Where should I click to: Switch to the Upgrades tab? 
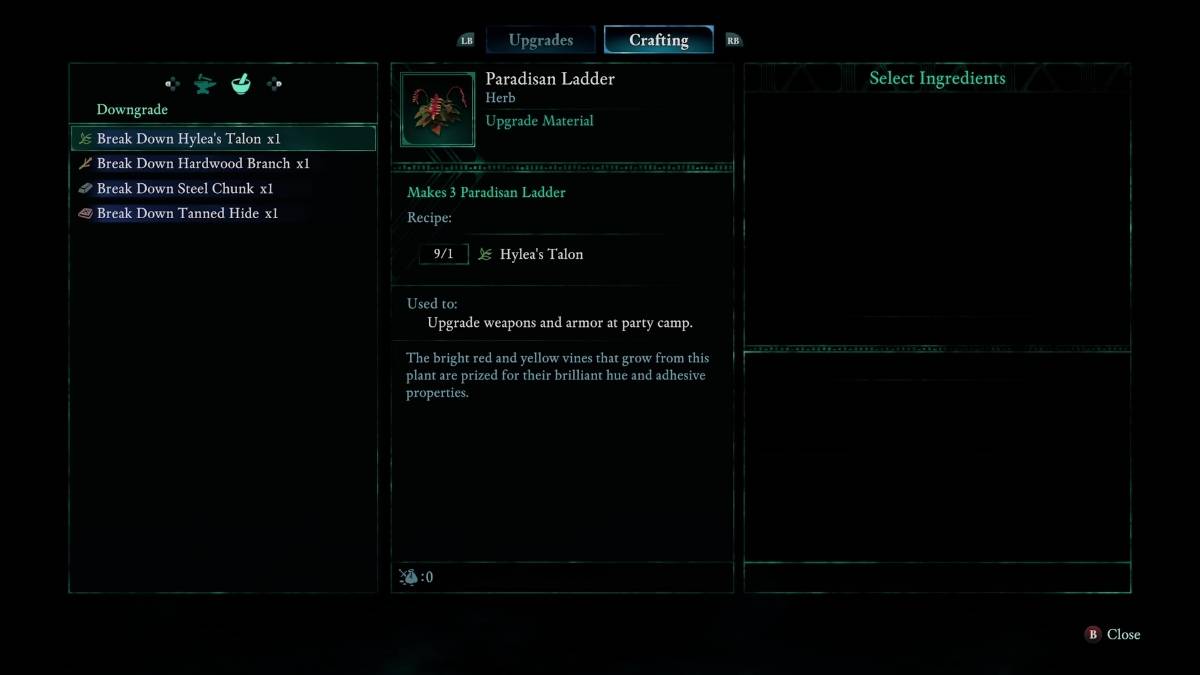coord(540,40)
